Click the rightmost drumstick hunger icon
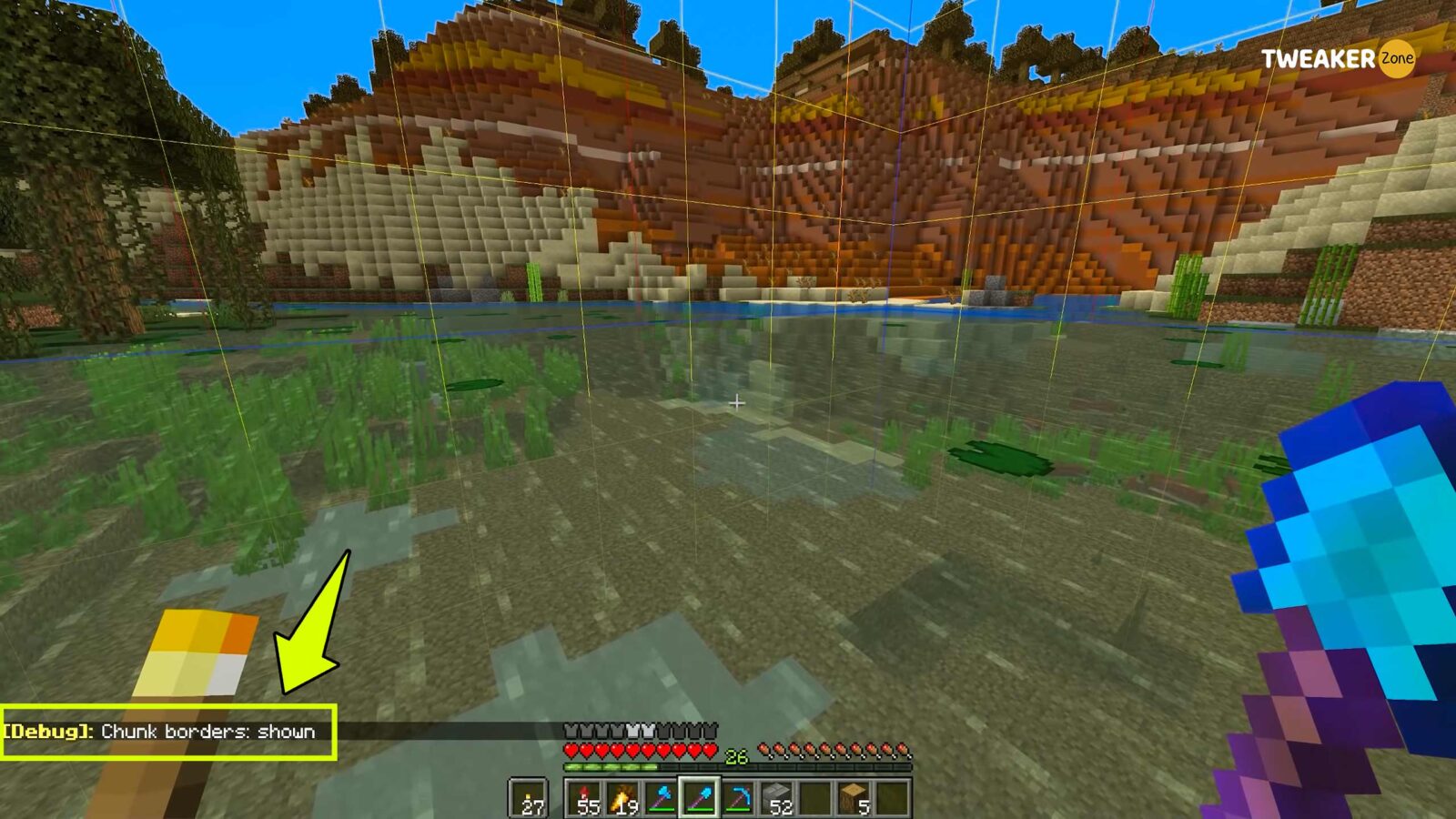The image size is (1456, 819). pos(902,750)
